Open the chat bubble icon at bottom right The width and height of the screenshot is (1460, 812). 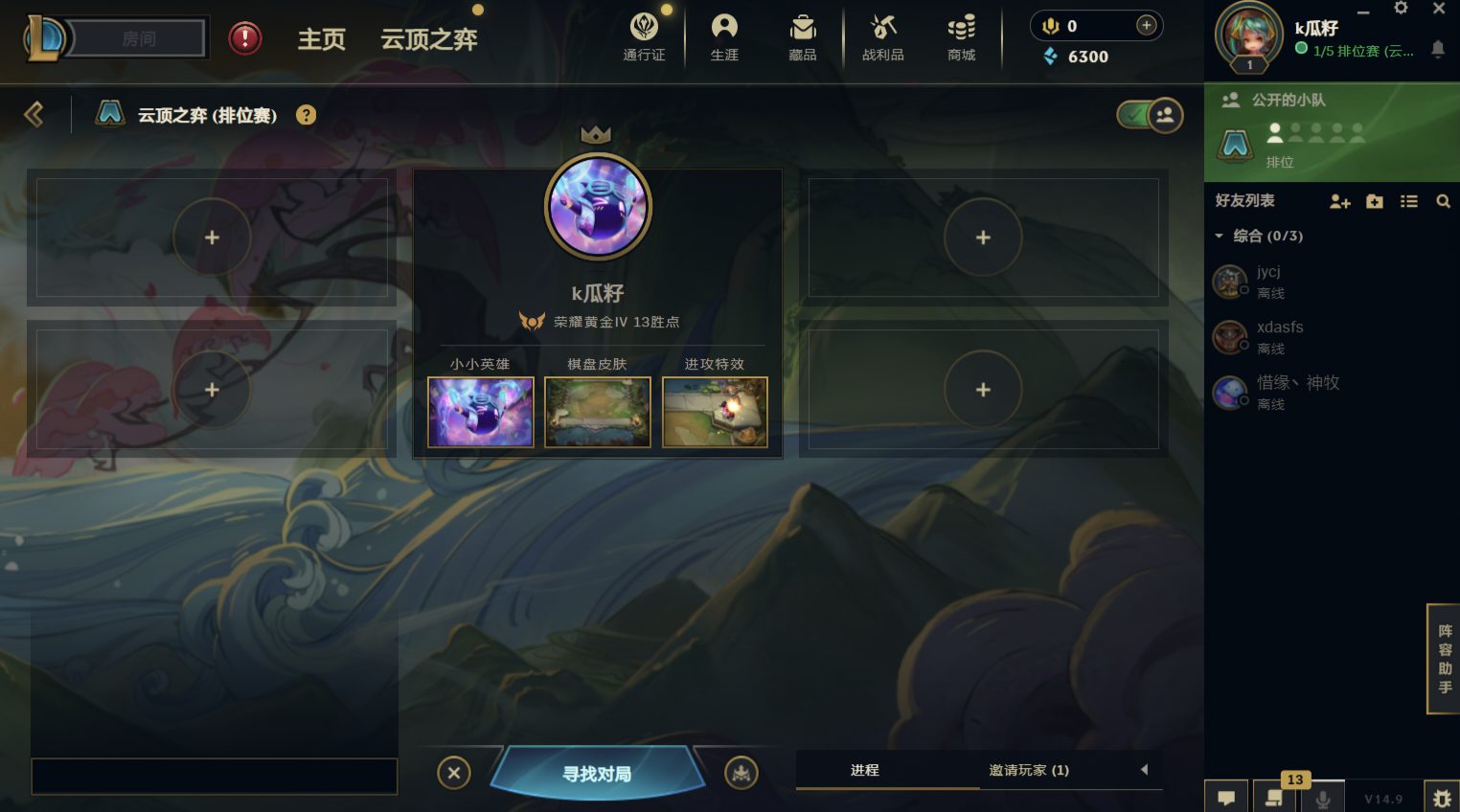click(1225, 796)
